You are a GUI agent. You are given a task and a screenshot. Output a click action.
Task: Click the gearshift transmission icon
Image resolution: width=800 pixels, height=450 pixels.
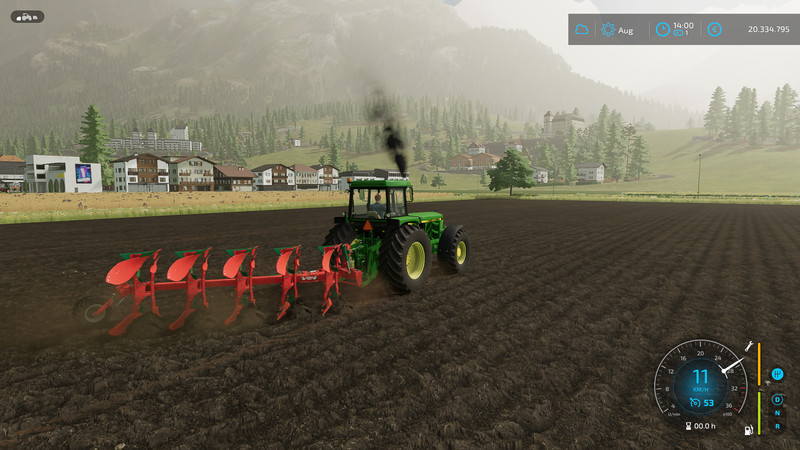tap(777, 374)
